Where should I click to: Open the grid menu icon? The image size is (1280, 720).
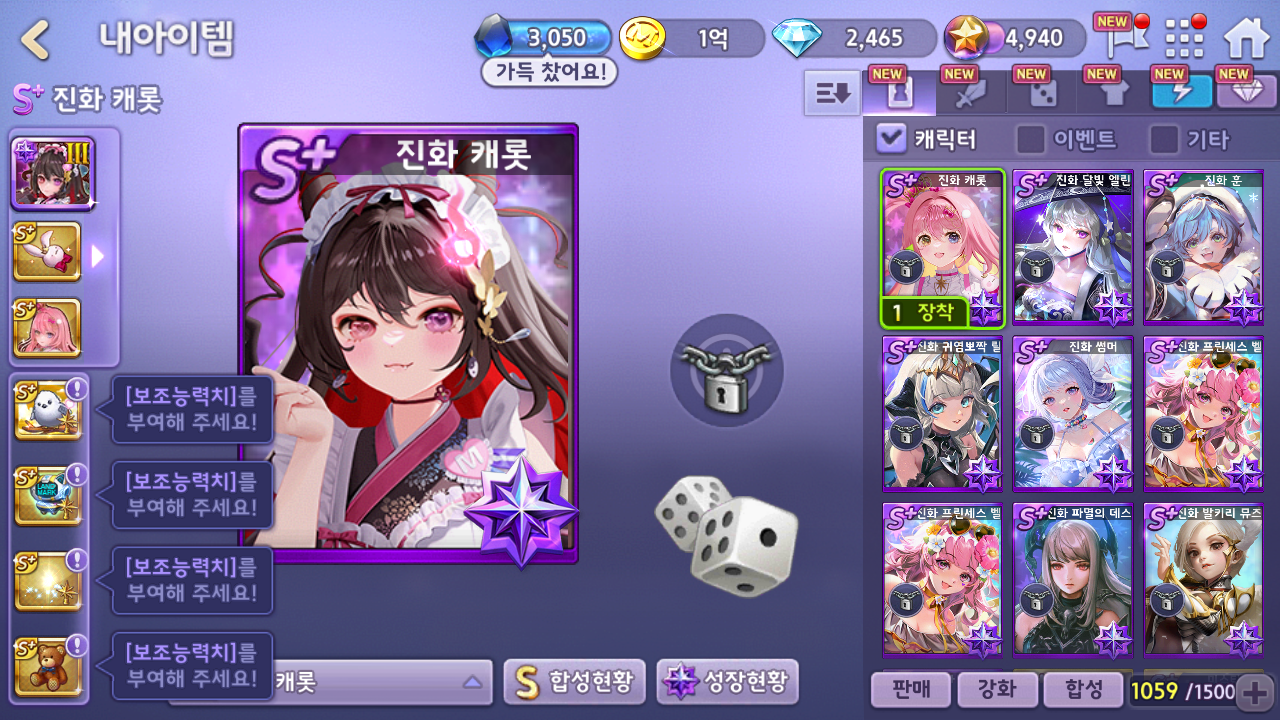point(1185,39)
